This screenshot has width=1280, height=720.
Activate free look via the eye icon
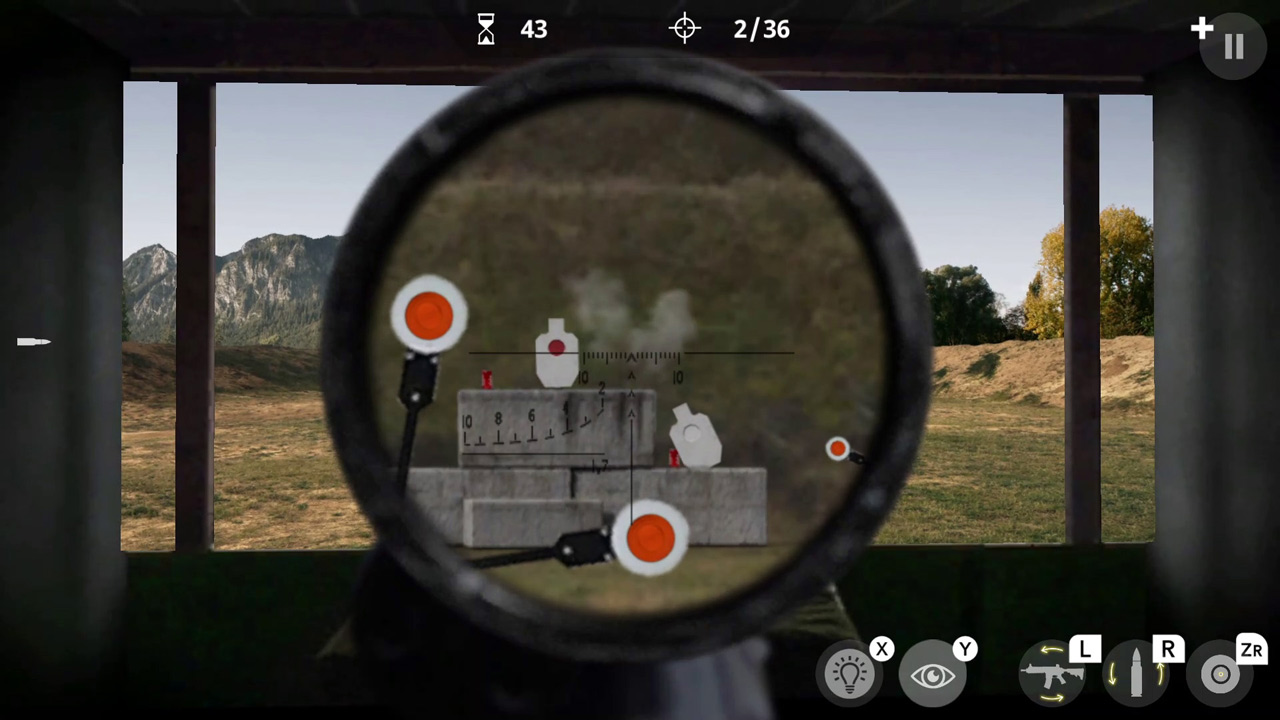click(x=932, y=673)
